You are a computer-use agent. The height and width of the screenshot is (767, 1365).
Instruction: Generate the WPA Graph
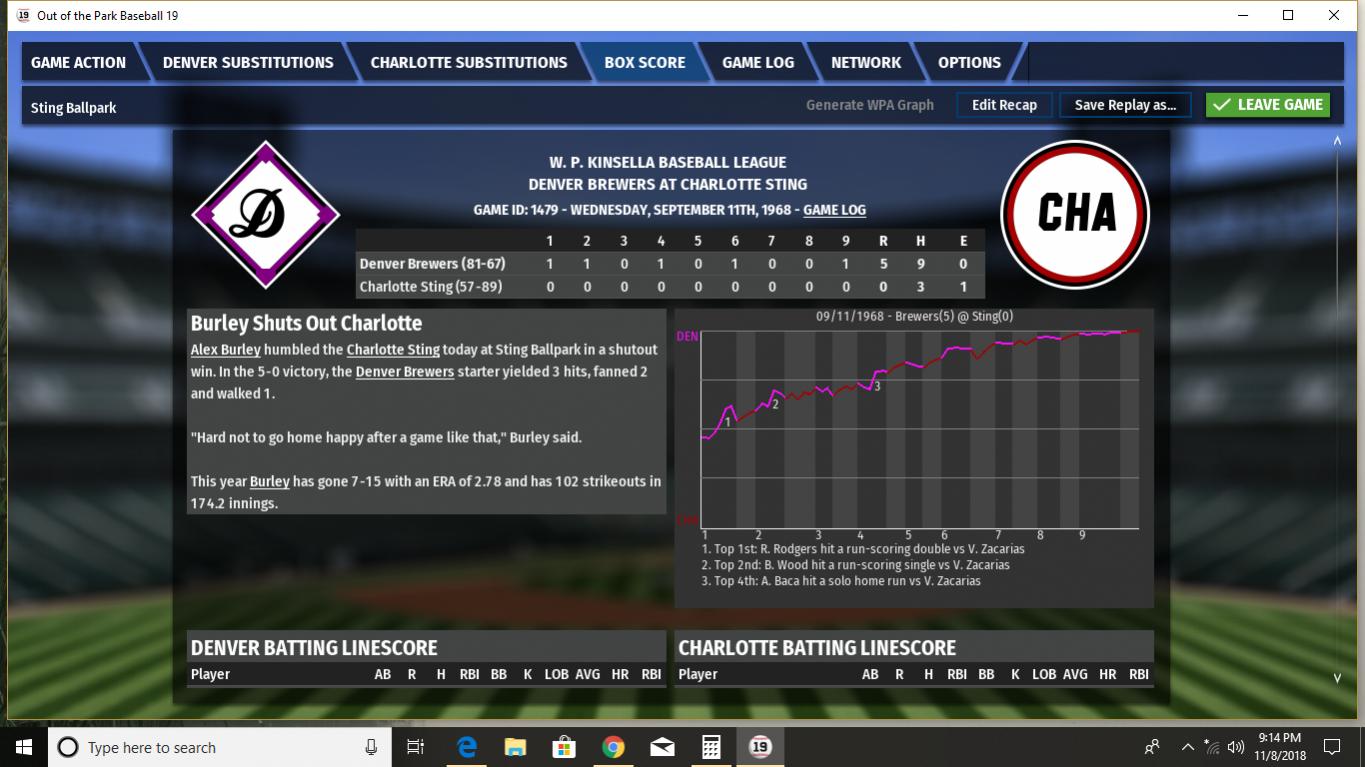[x=869, y=105]
